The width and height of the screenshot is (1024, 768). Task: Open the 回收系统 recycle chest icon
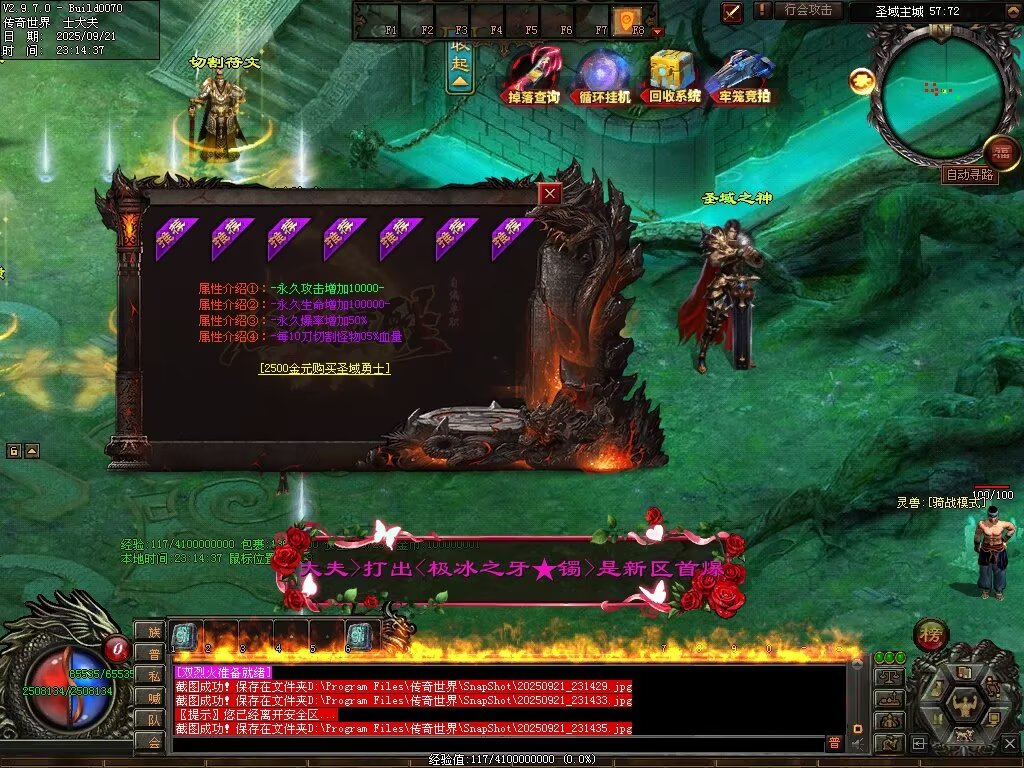[675, 76]
